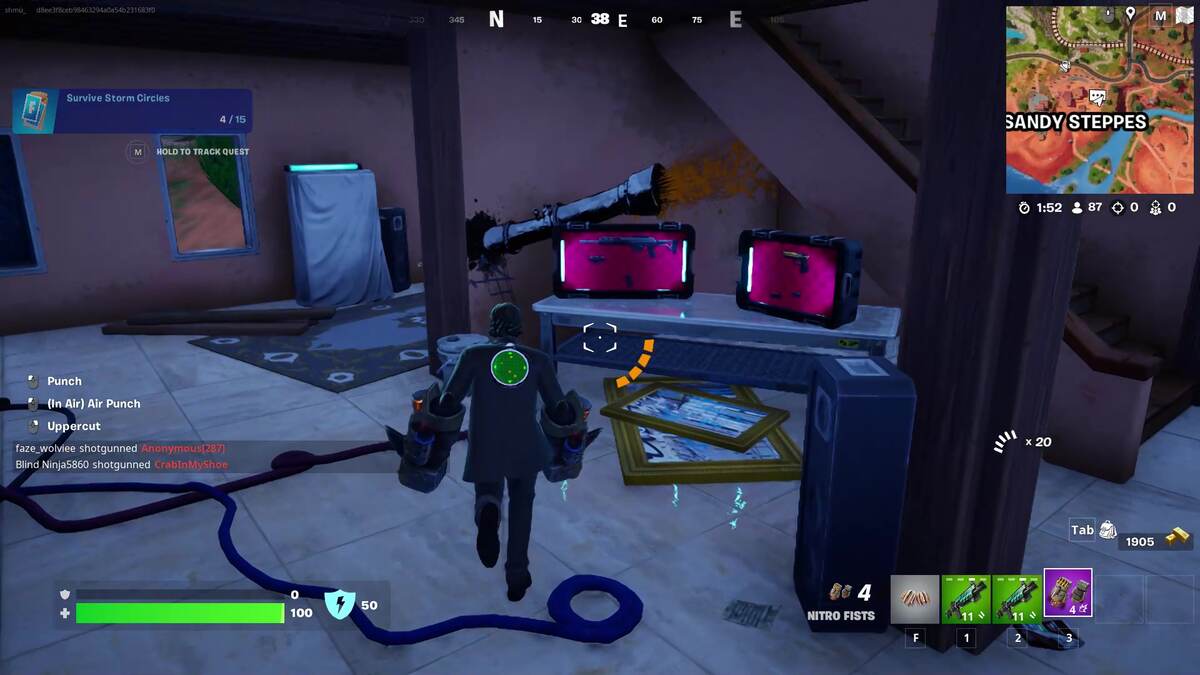1200x675 pixels.
Task: Click the folded map icon above the minimap
Action: pyautogui.click(x=1188, y=16)
